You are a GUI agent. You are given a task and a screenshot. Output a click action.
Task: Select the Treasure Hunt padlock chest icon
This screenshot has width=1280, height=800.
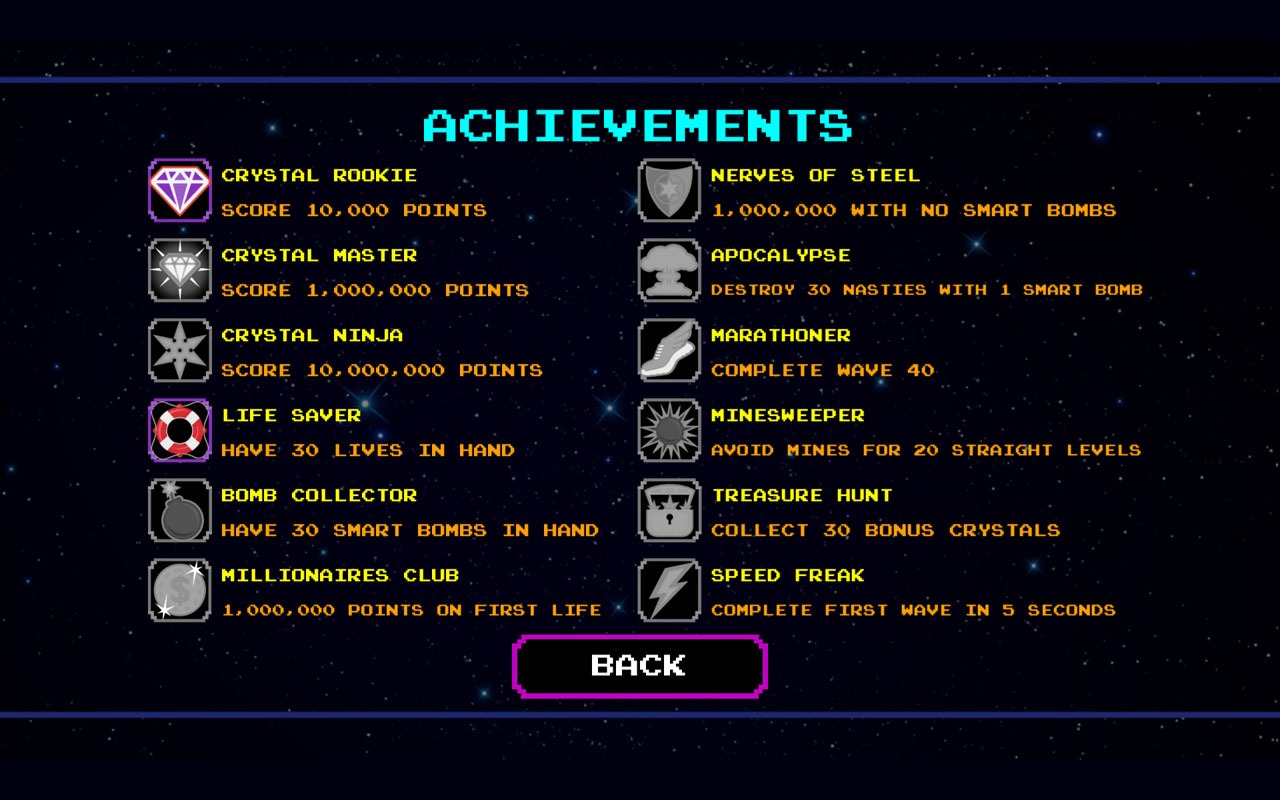pyautogui.click(x=667, y=510)
